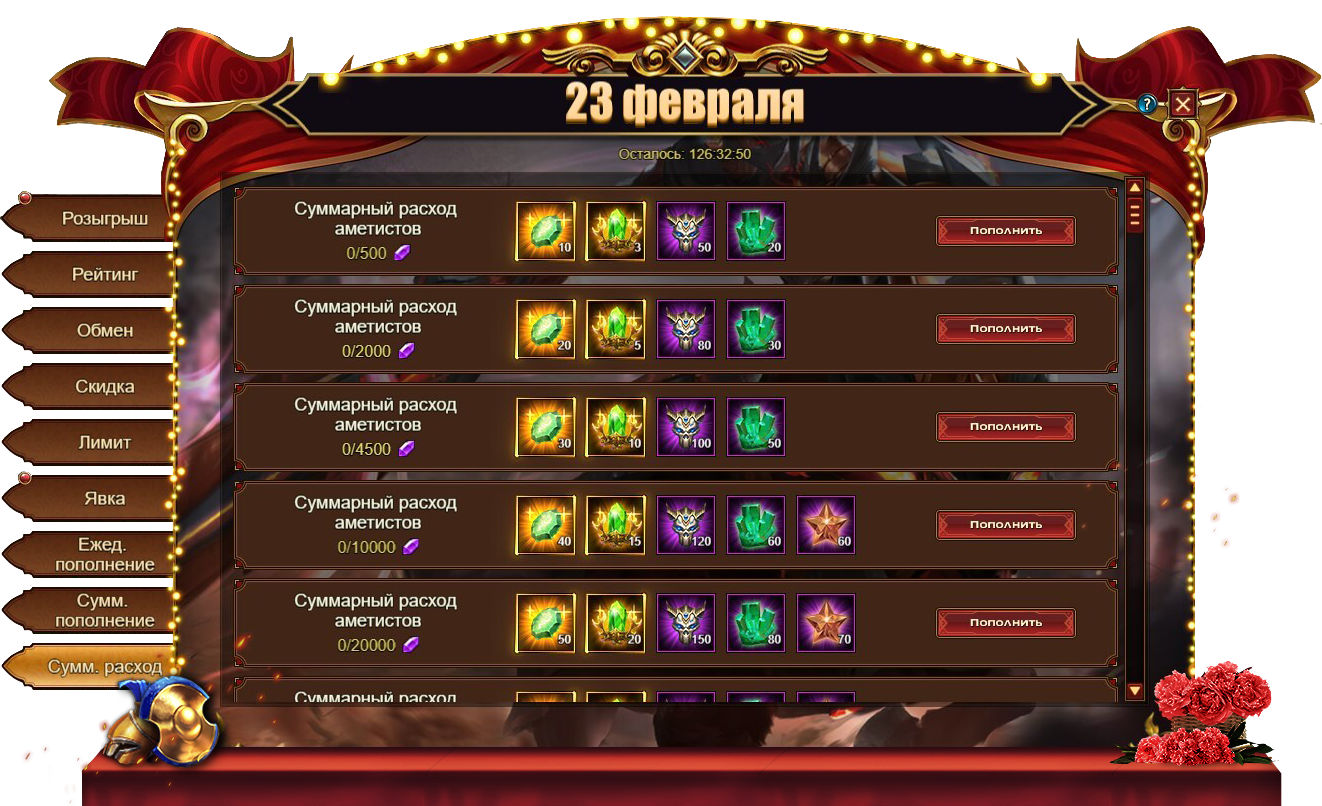Click the scrollbar down arrow
This screenshot has height=806, width=1322.
click(x=1134, y=690)
